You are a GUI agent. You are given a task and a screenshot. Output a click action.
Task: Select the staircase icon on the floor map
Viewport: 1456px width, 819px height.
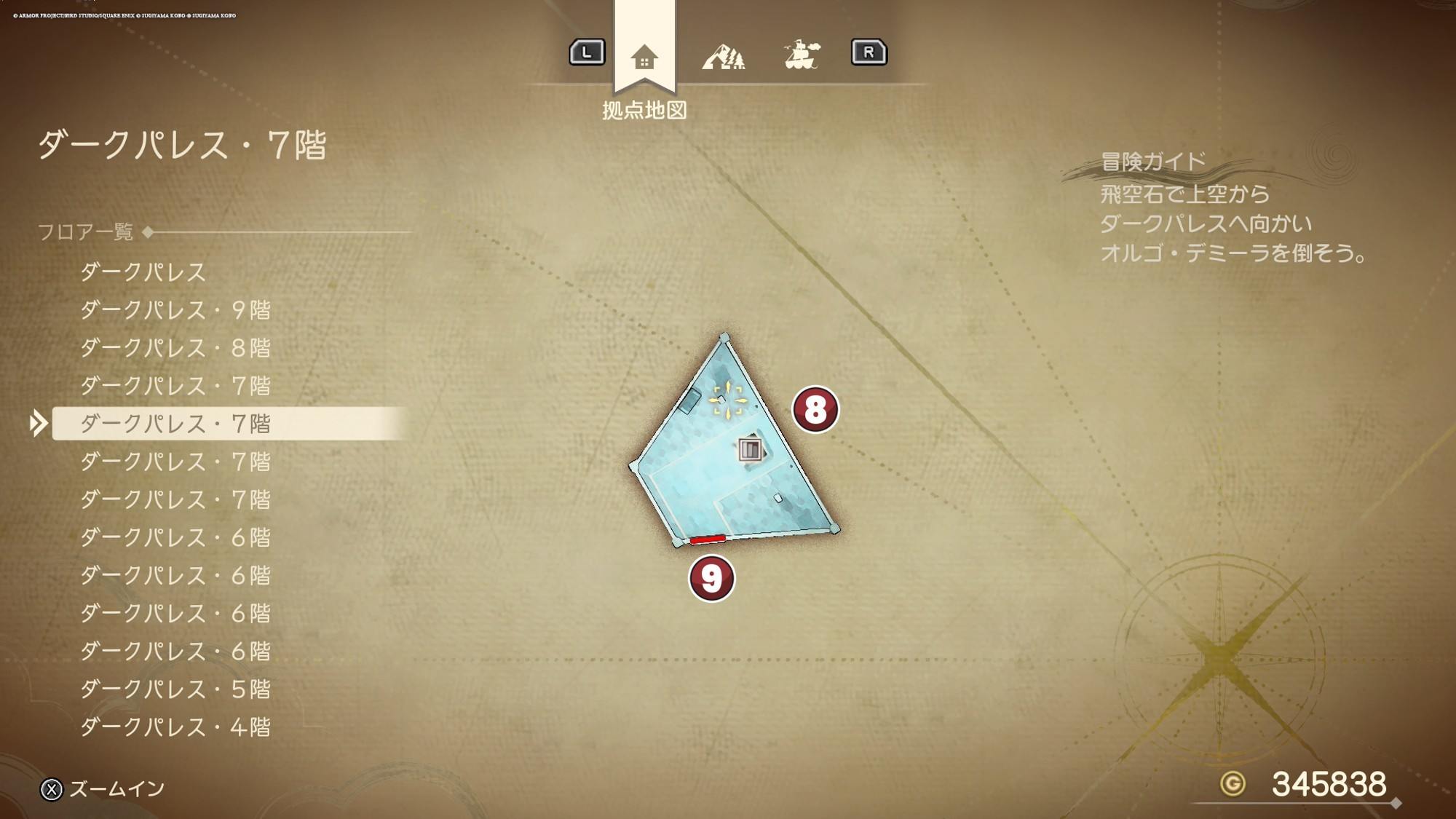750,449
